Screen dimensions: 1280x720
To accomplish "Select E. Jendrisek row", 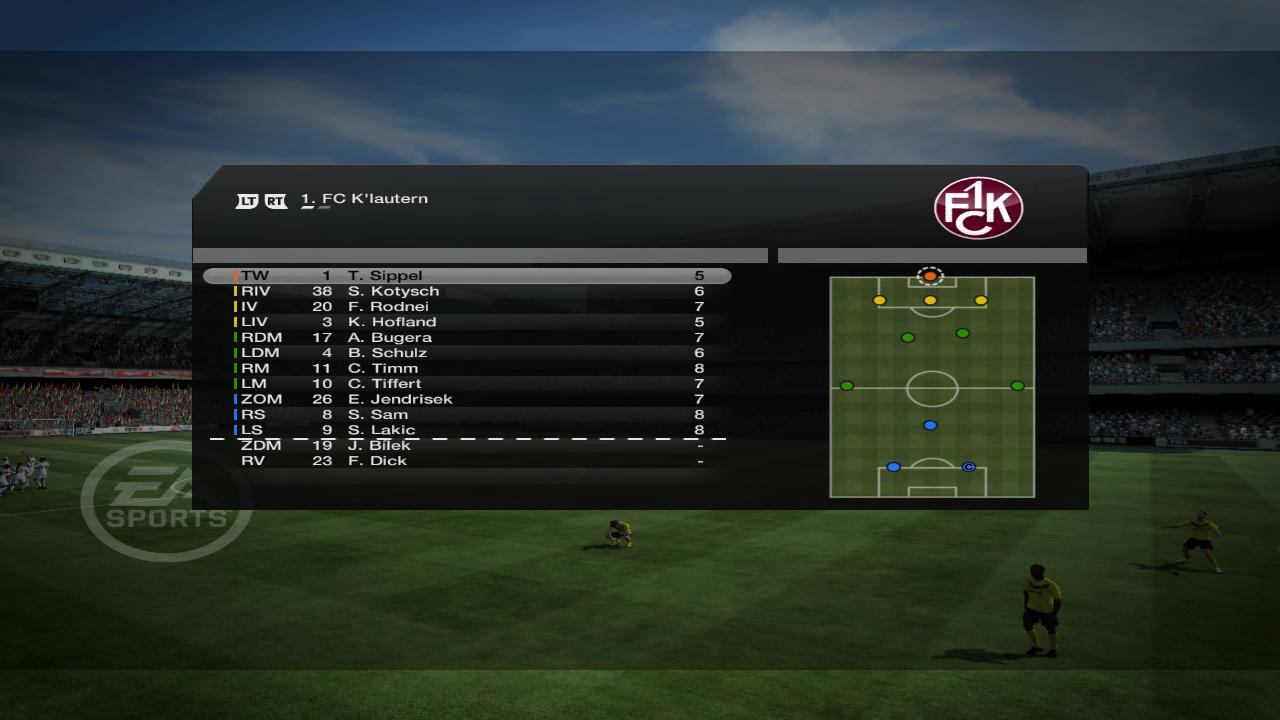I will coord(467,399).
